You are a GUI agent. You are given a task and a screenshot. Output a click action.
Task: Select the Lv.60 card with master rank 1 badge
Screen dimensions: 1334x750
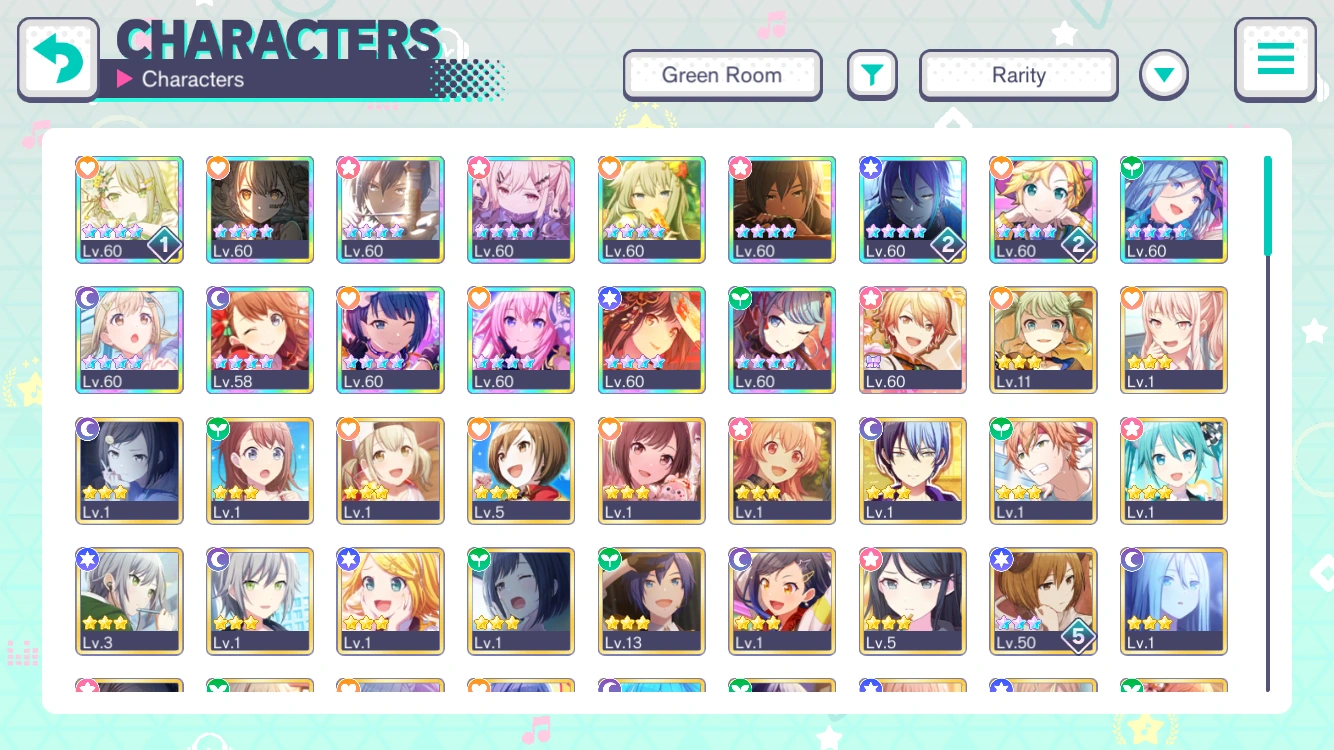tap(129, 209)
